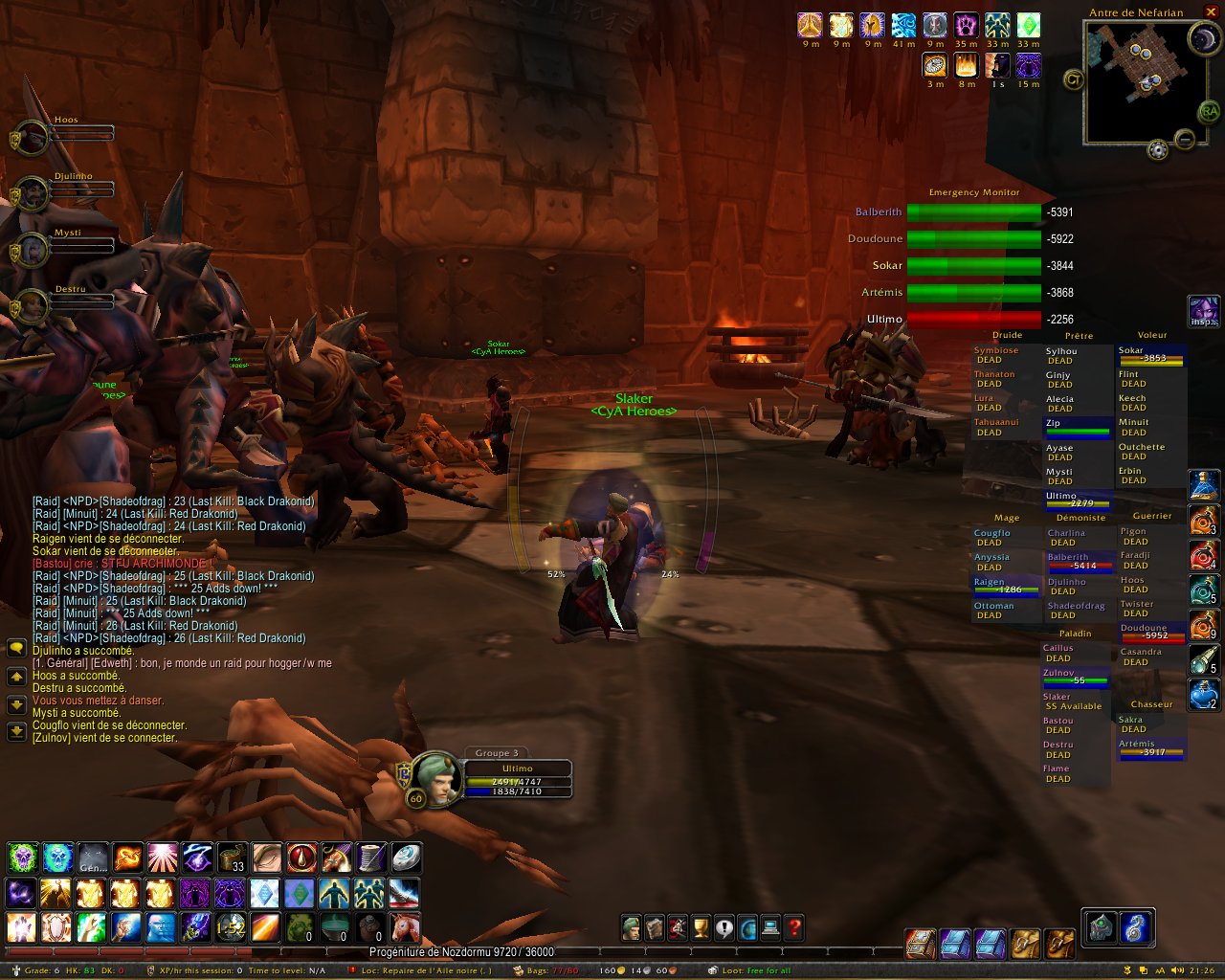Image resolution: width=1225 pixels, height=980 pixels.
Task: Toggle the RA raid assist minimap button
Action: pos(1208,112)
